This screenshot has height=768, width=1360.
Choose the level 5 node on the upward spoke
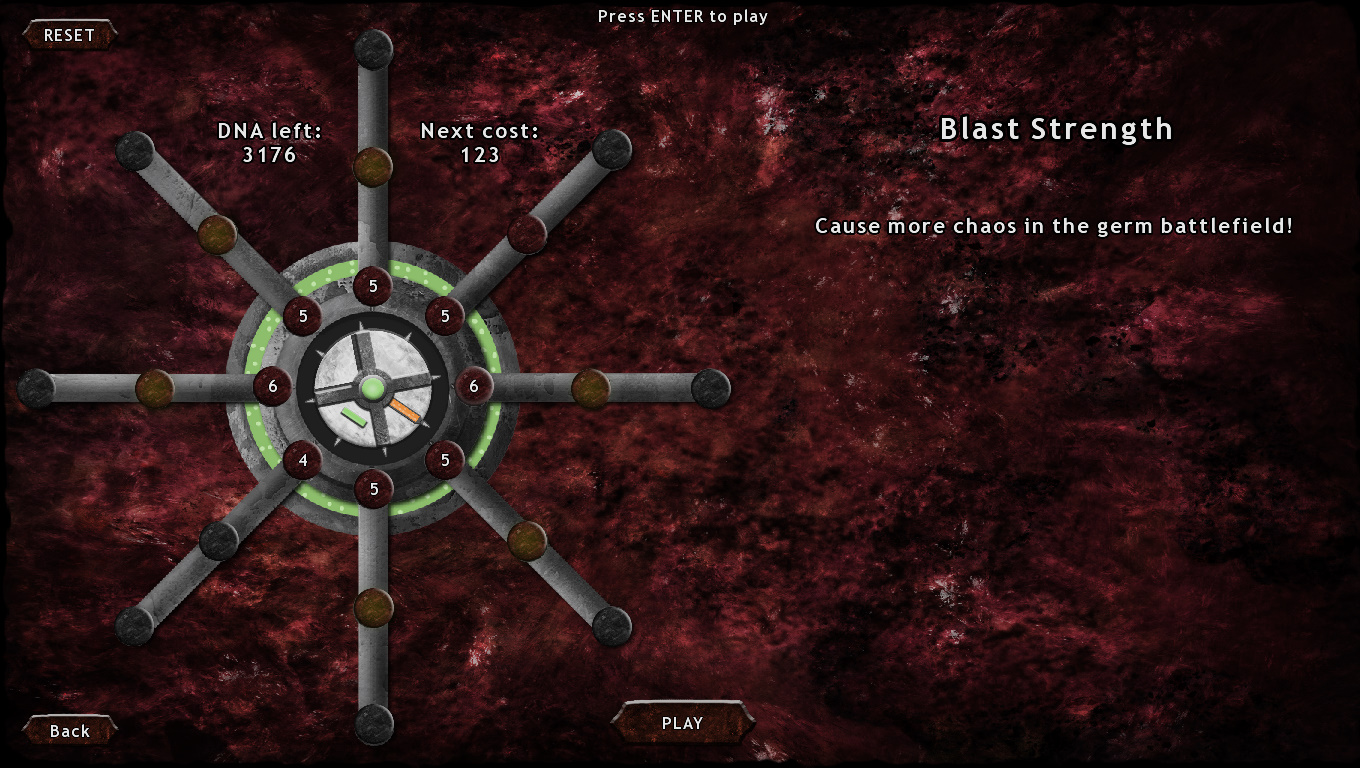(373, 287)
